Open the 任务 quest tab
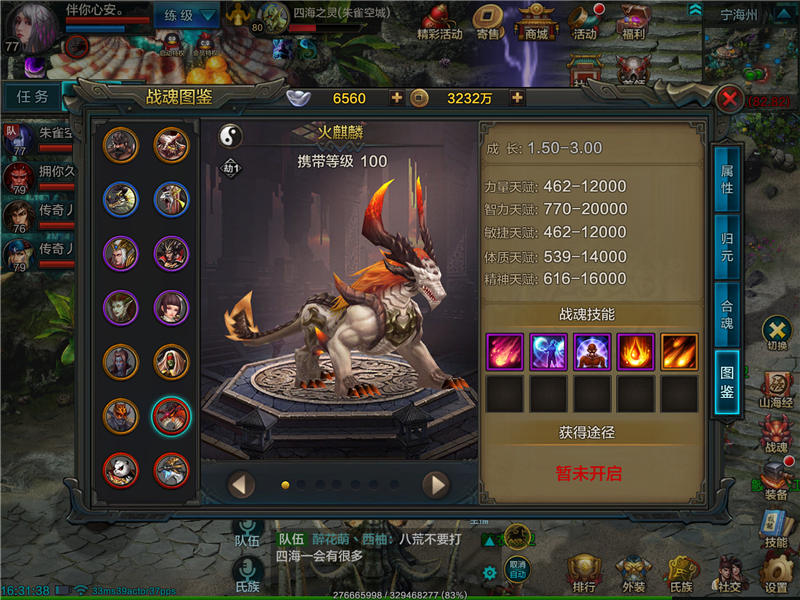Screen dimensions: 800x600 33,96
